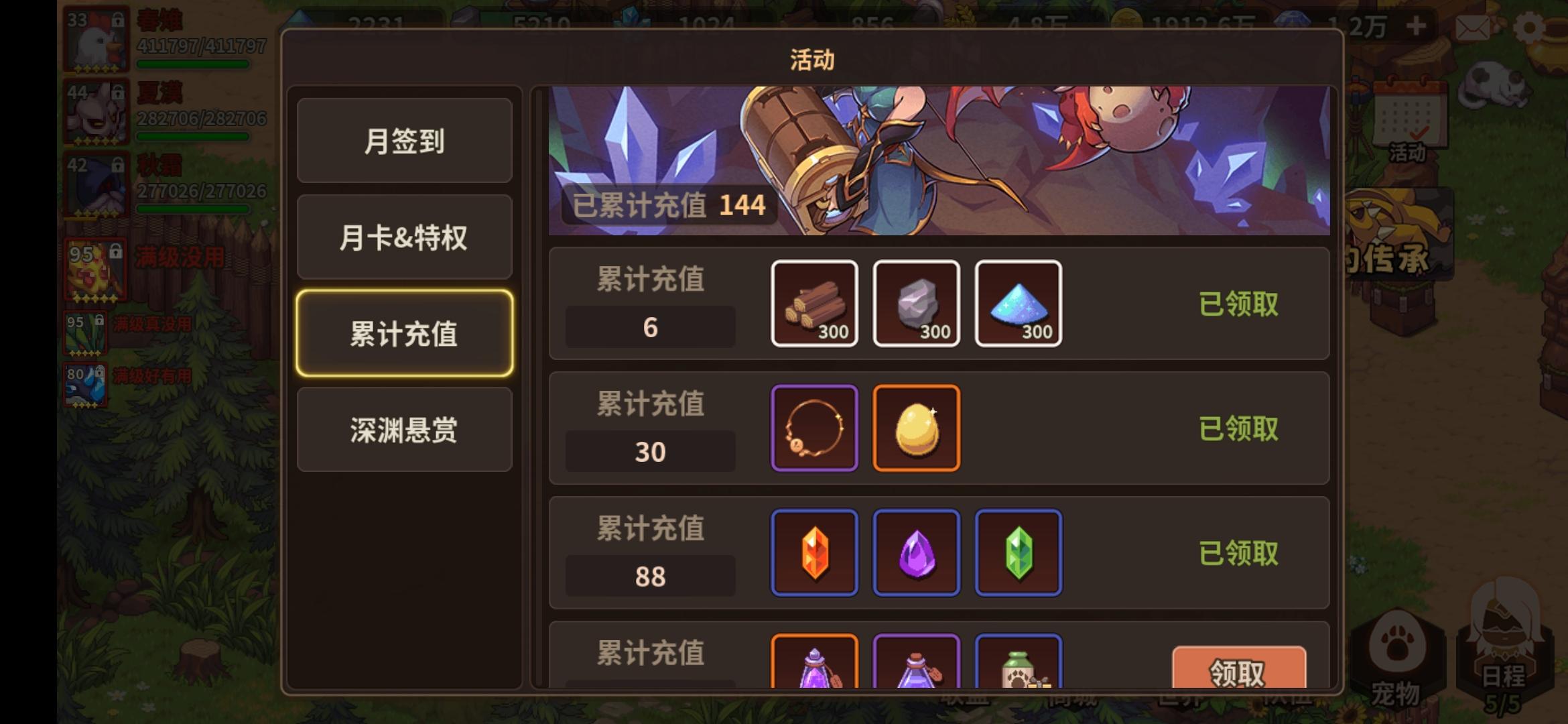
Task: Click the blue crystal powder x300 item
Action: pos(1018,303)
